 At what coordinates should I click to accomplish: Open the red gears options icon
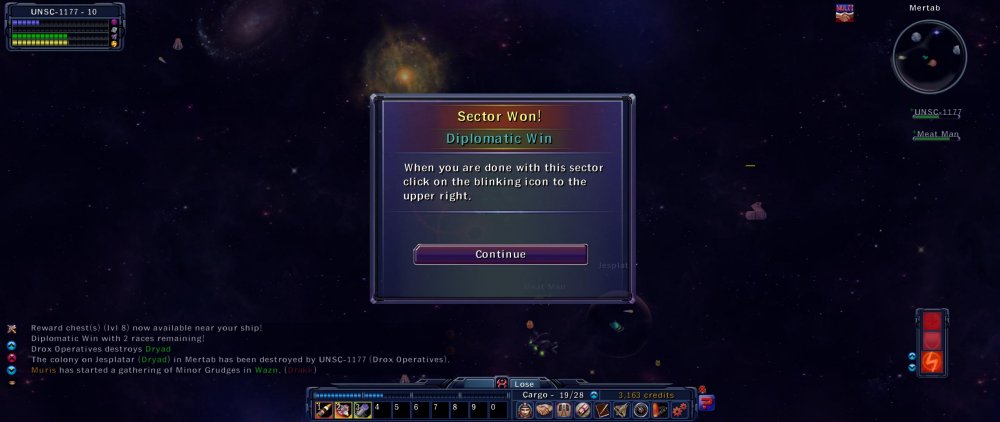pyautogui.click(x=679, y=410)
